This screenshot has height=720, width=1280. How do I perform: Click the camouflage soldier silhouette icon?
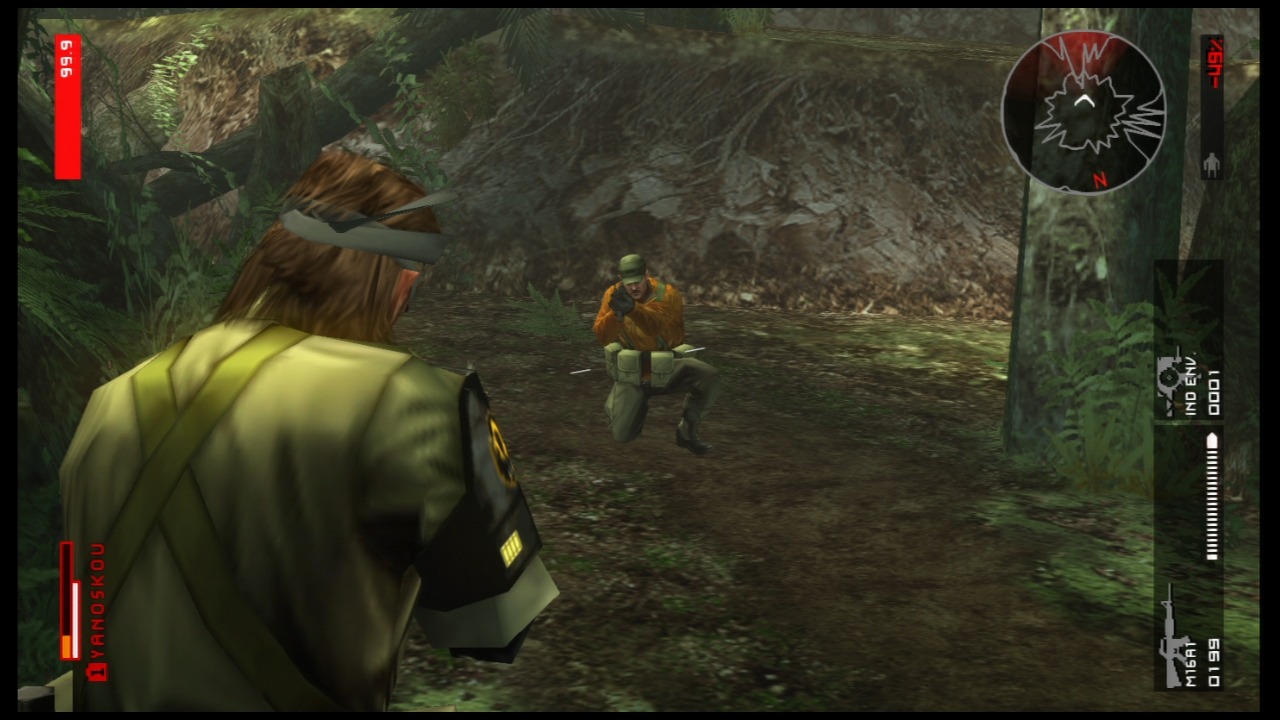[x=1212, y=165]
